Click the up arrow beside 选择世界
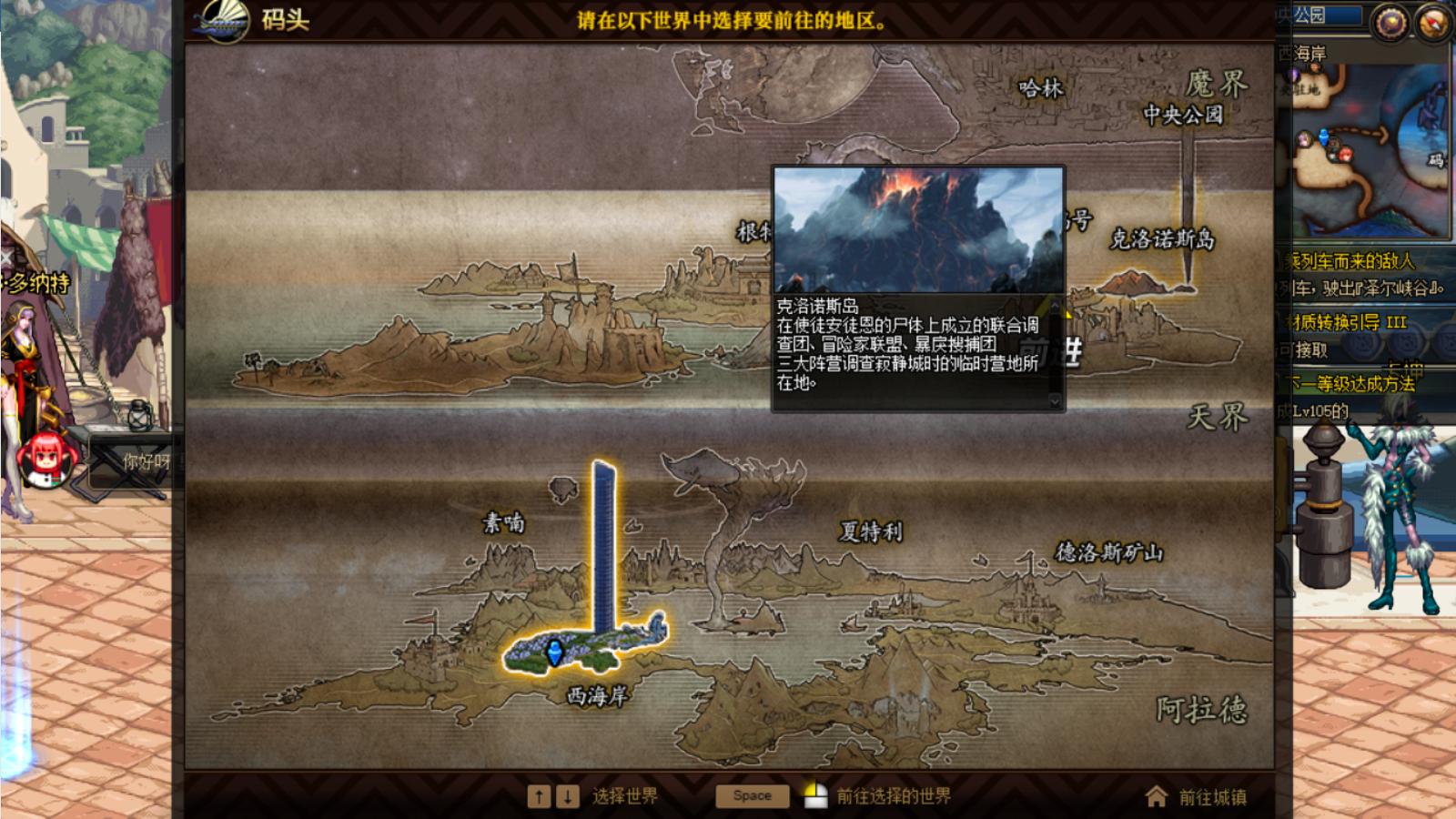1456x819 pixels. click(539, 794)
